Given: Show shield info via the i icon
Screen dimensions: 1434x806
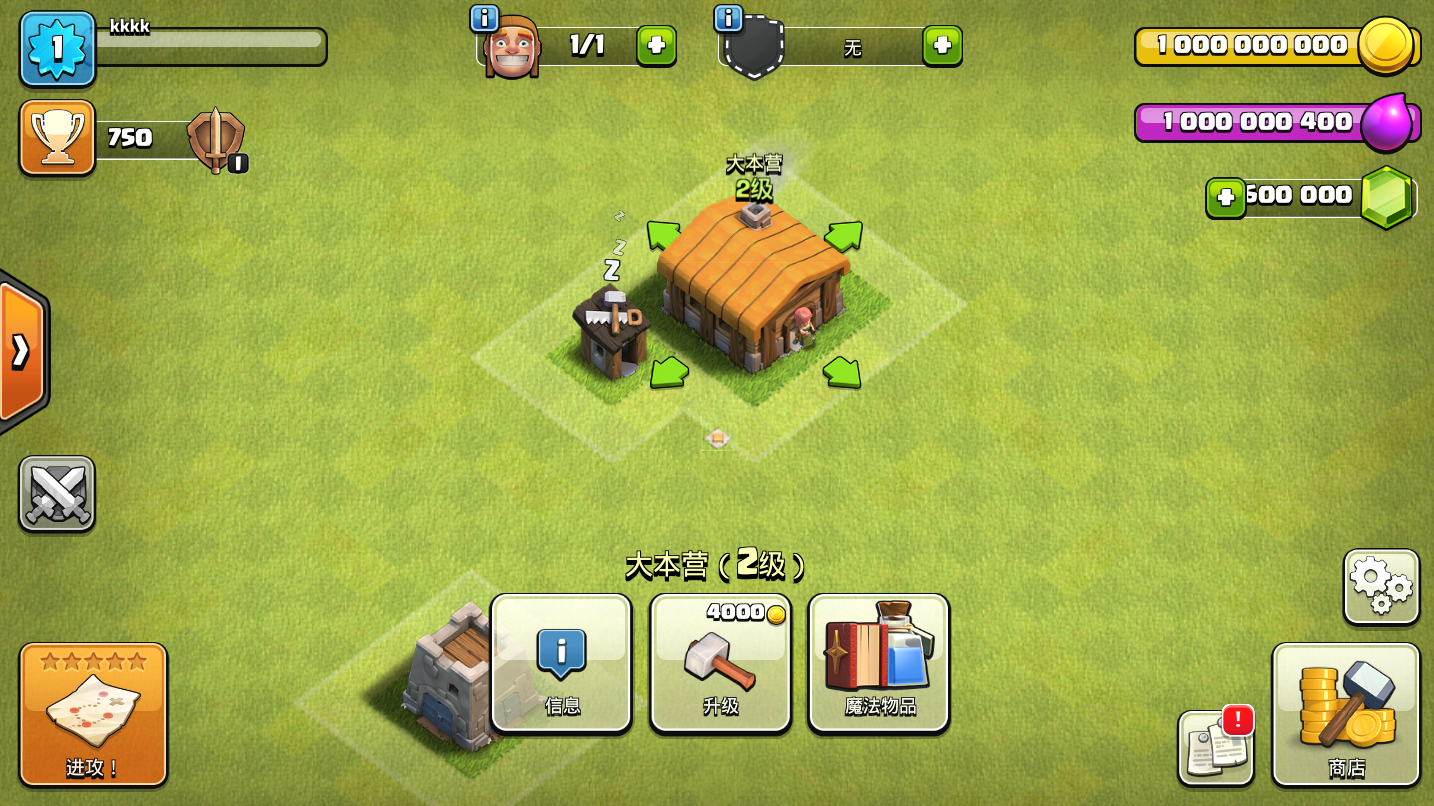Looking at the screenshot, I should (728, 18).
